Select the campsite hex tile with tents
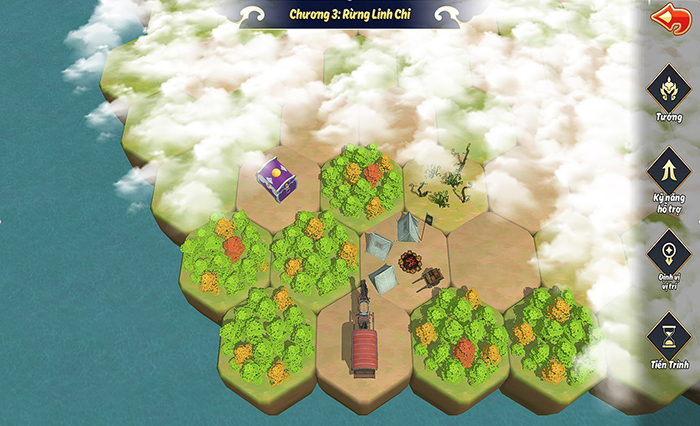The height and width of the screenshot is (426, 700). click(x=400, y=257)
